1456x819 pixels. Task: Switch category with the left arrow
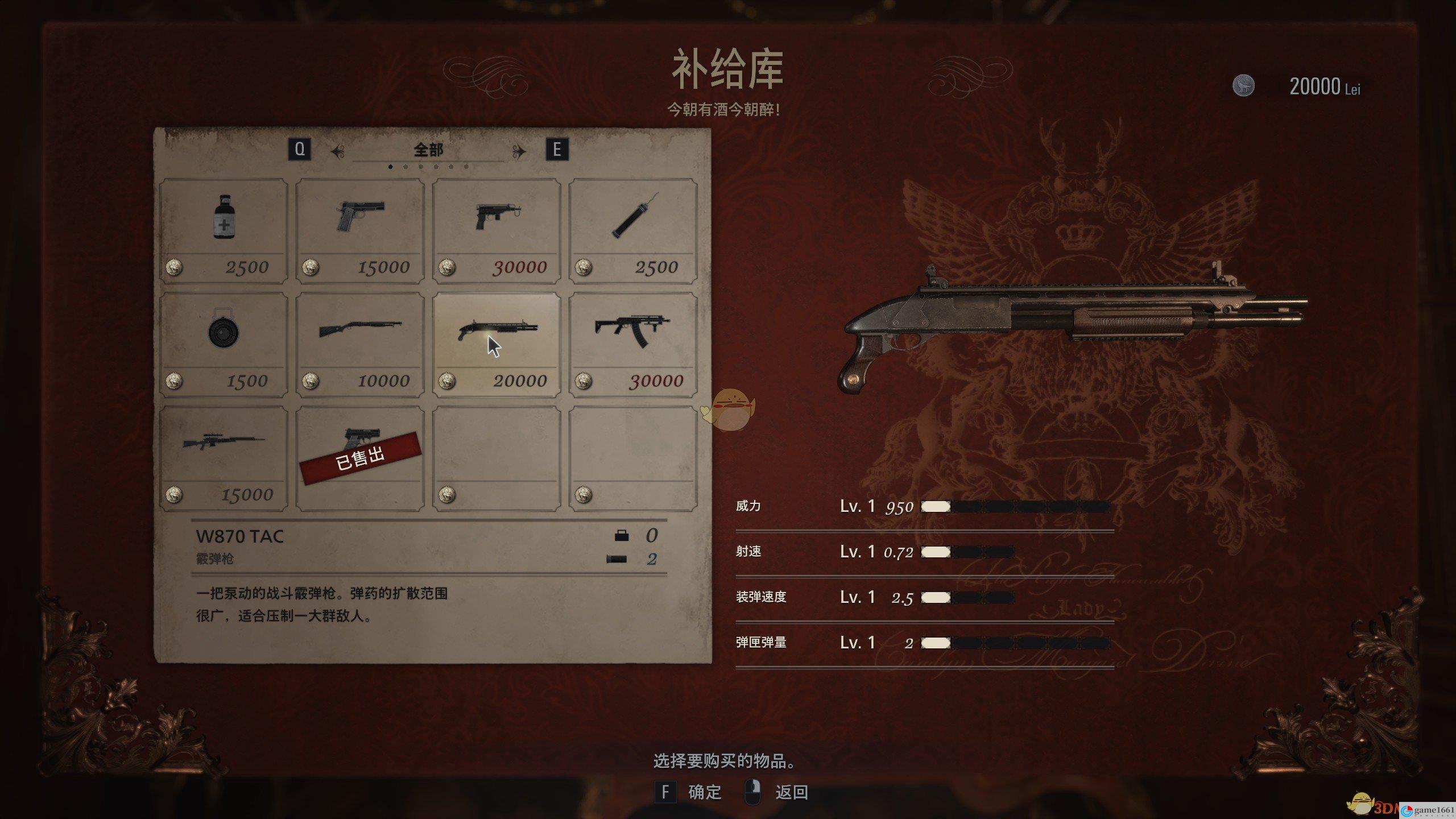(x=338, y=151)
